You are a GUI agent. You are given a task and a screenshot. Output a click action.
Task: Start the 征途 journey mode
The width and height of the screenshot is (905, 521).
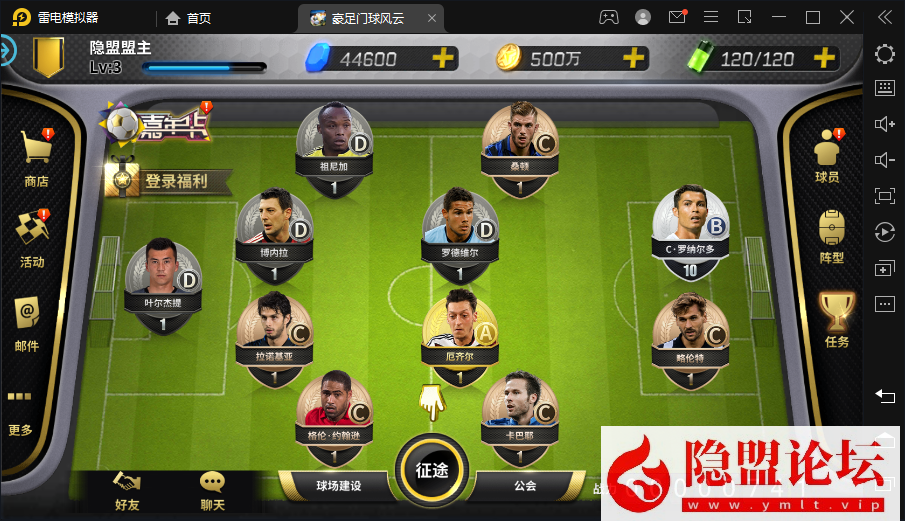coord(432,469)
